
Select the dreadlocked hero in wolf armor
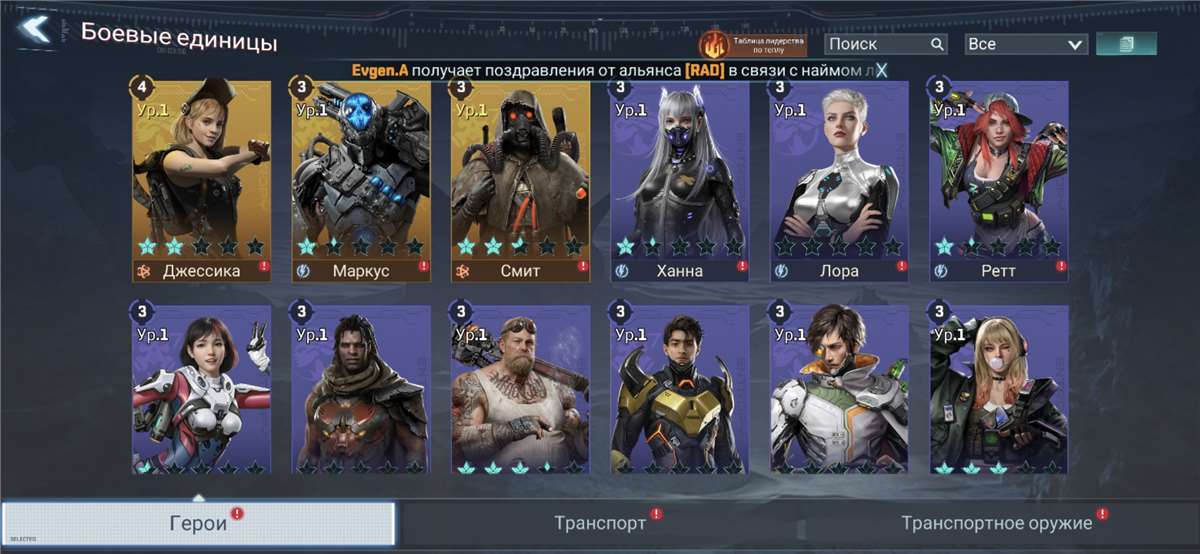click(361, 390)
